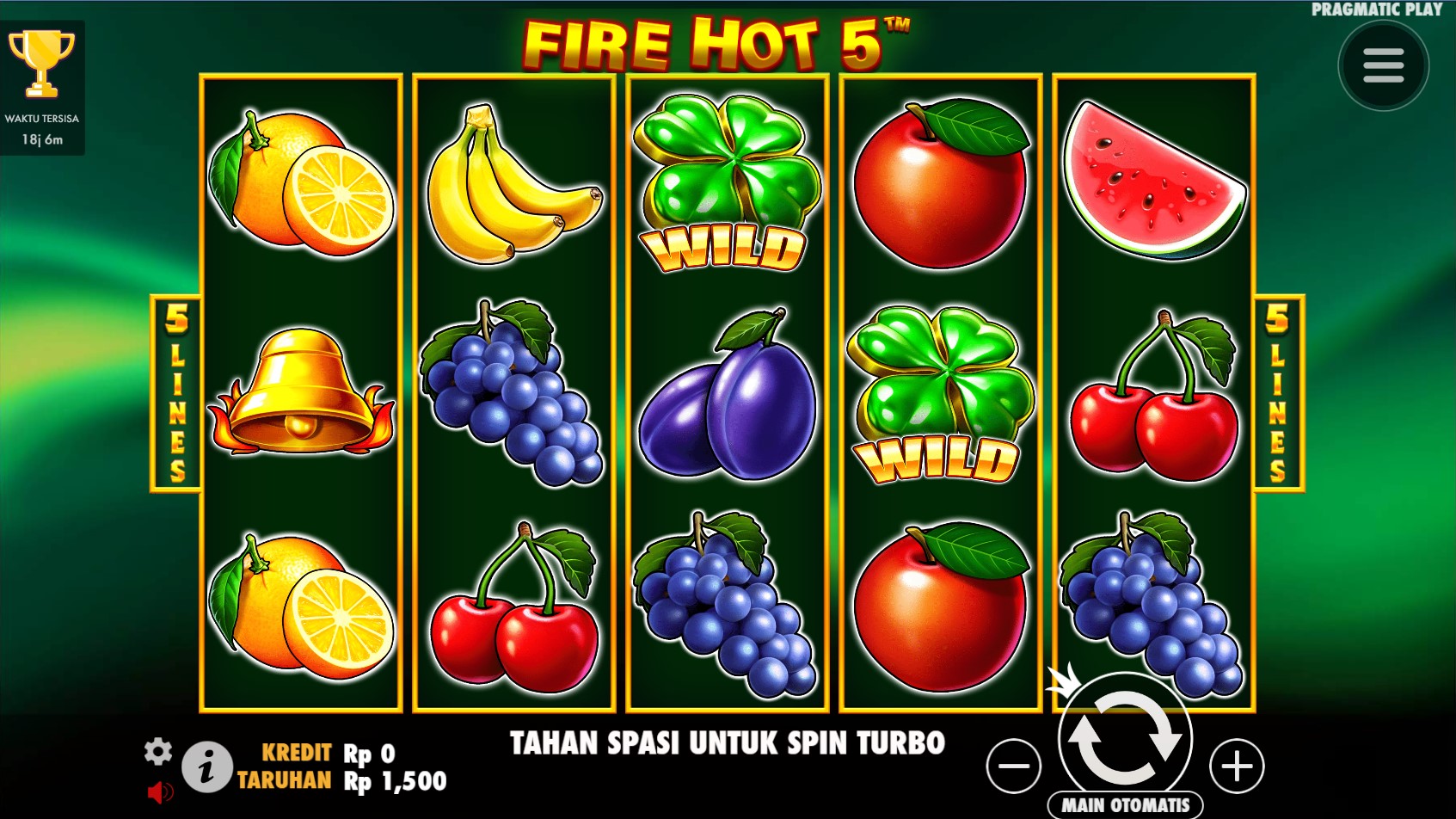
Task: Decrease the bet with the minus button
Action: click(1014, 765)
